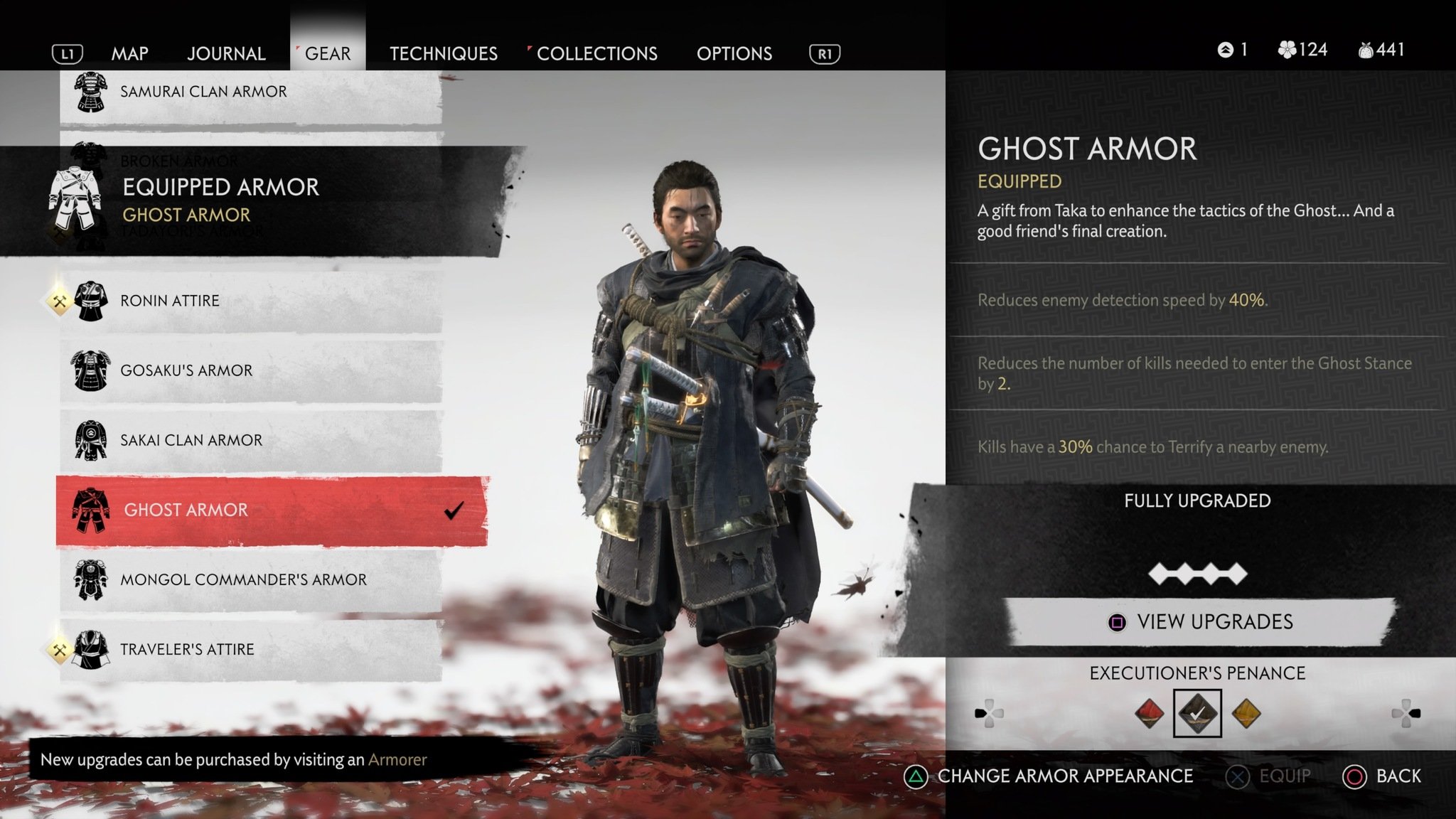Go to the Techniques tab
1456x819 pixels.
[x=444, y=53]
